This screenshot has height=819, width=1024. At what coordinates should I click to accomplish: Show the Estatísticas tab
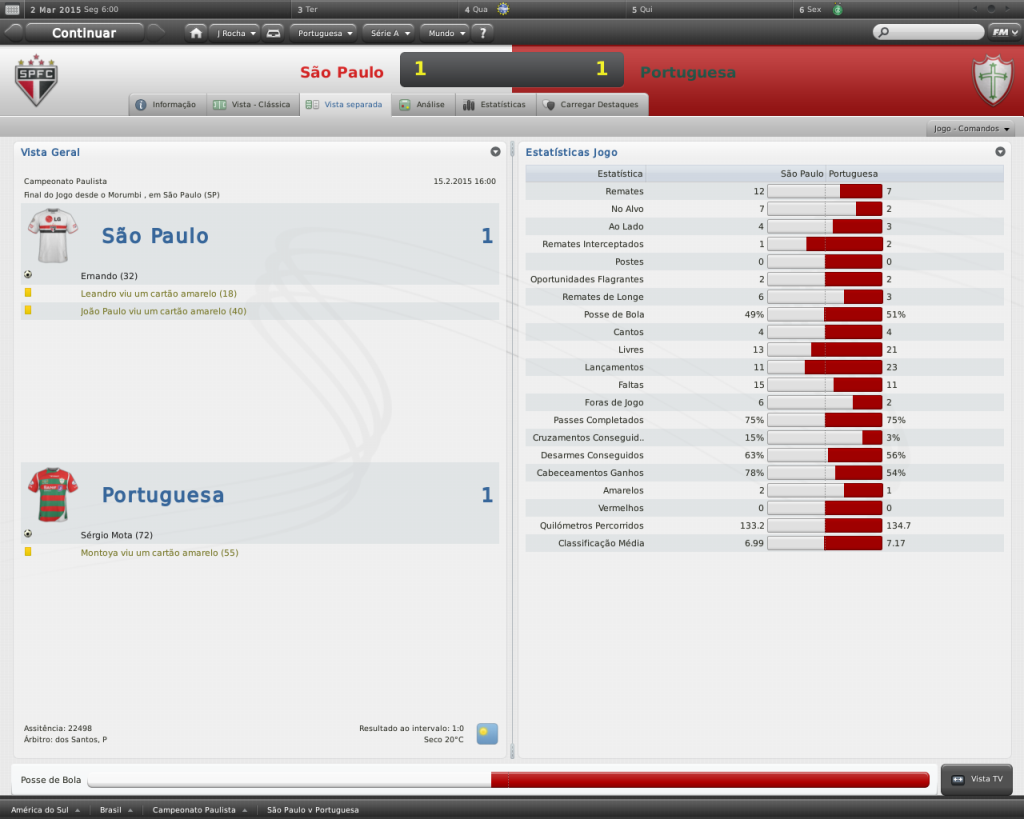495,105
